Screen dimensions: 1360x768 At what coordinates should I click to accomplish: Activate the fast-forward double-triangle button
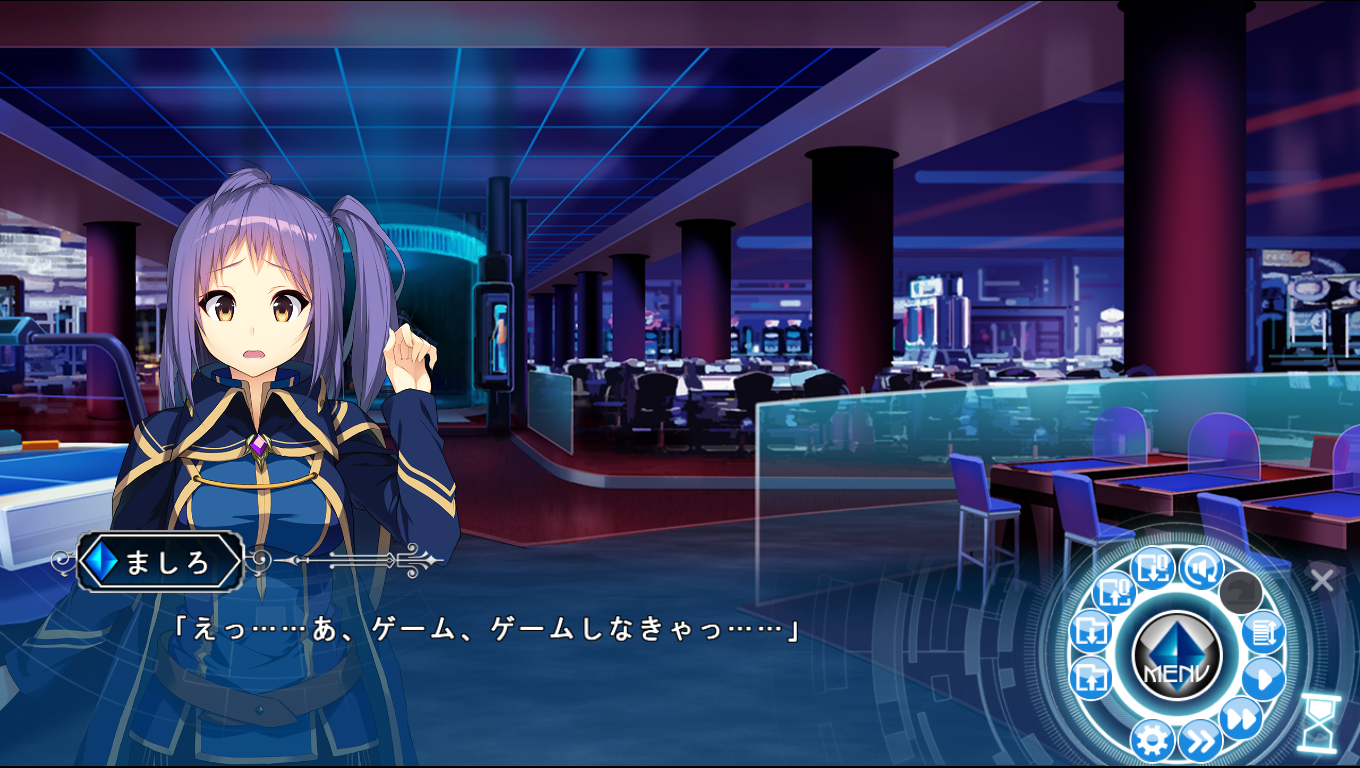pos(1240,718)
